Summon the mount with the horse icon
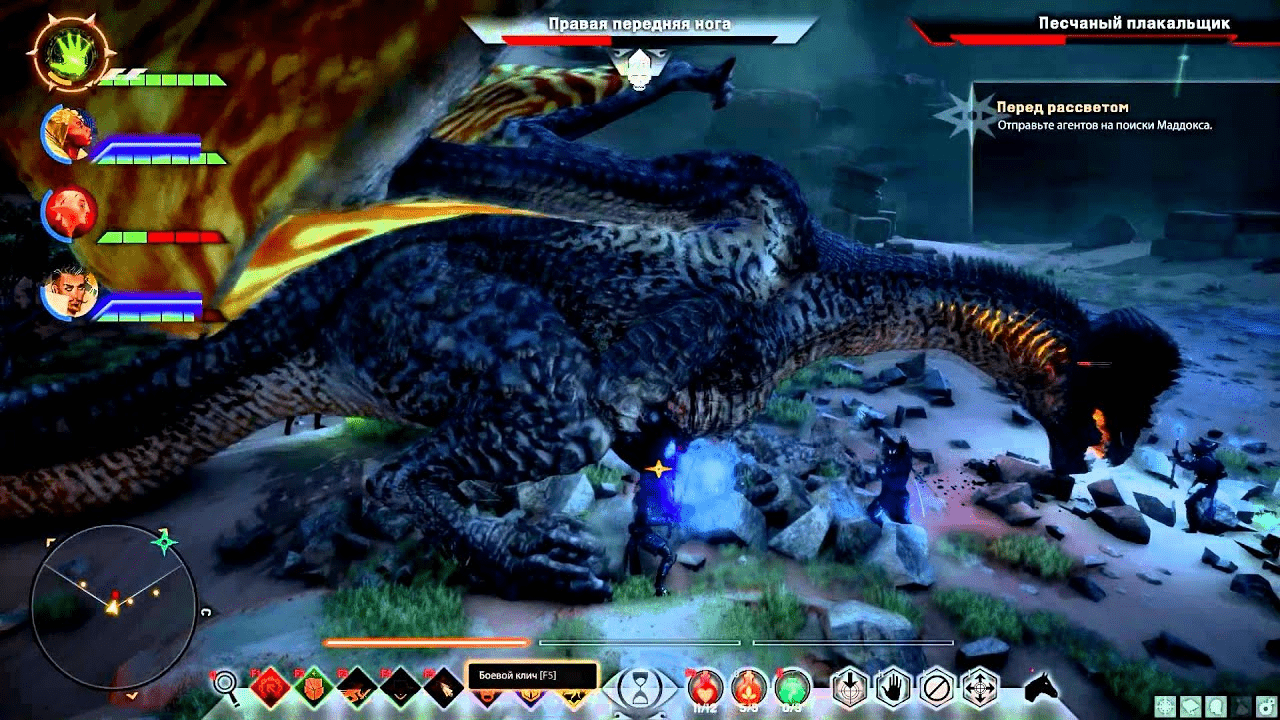 tap(1041, 687)
